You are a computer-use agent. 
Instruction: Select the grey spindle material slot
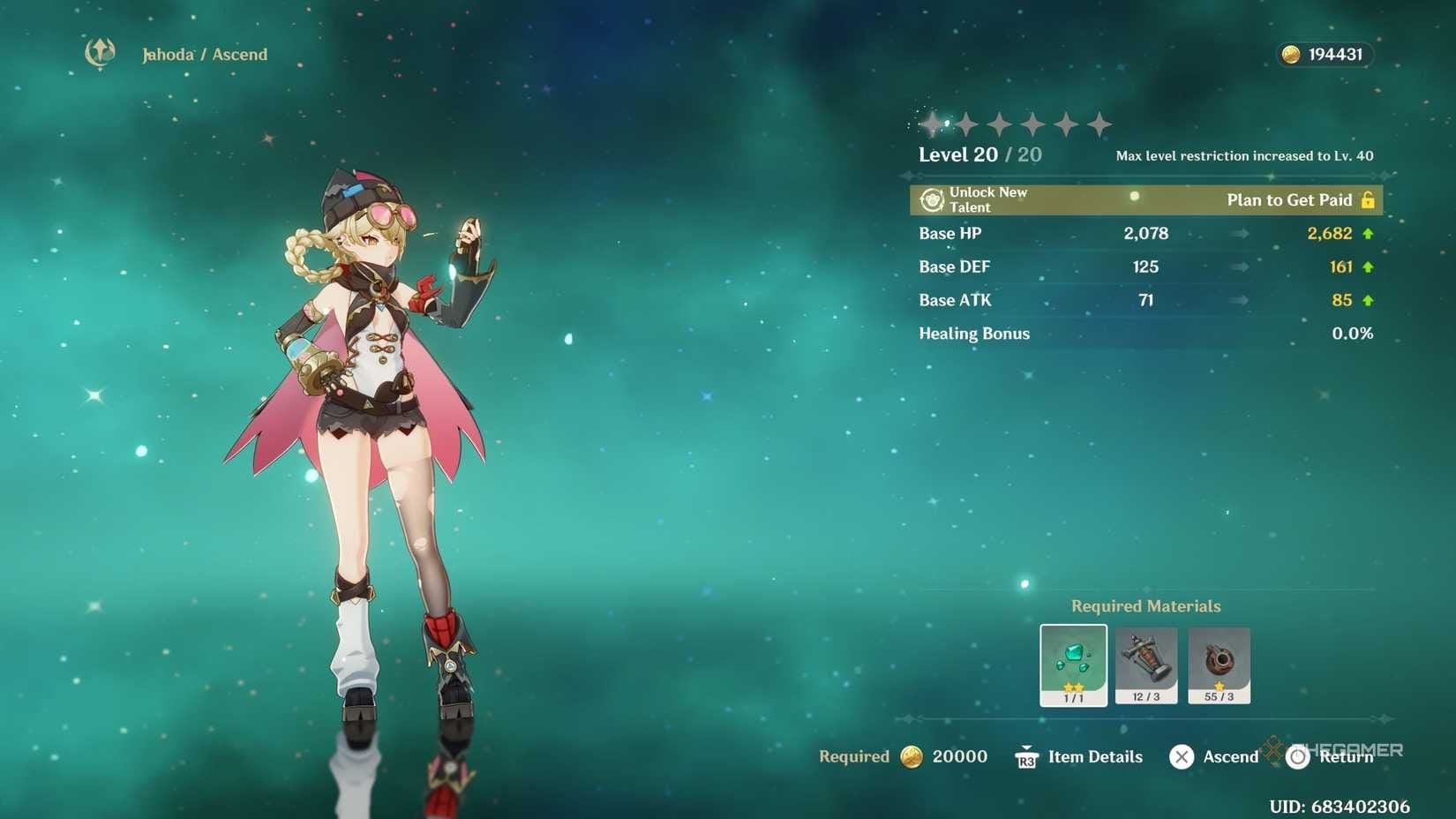pyautogui.click(x=1145, y=664)
